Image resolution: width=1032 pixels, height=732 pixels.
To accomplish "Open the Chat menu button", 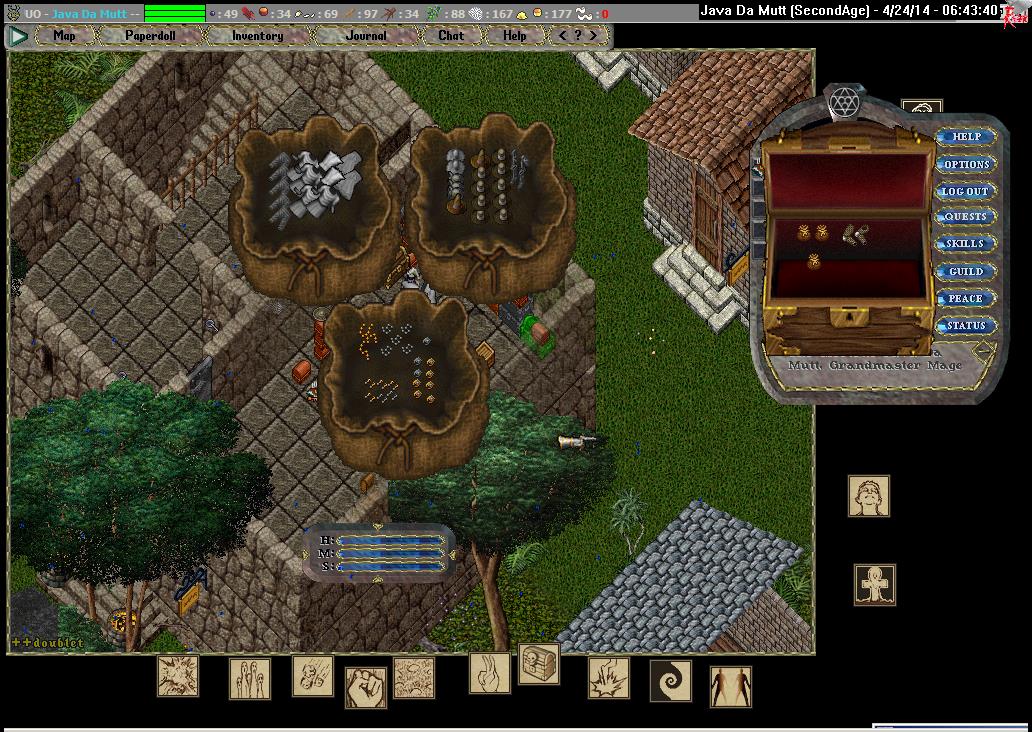I will (x=451, y=35).
